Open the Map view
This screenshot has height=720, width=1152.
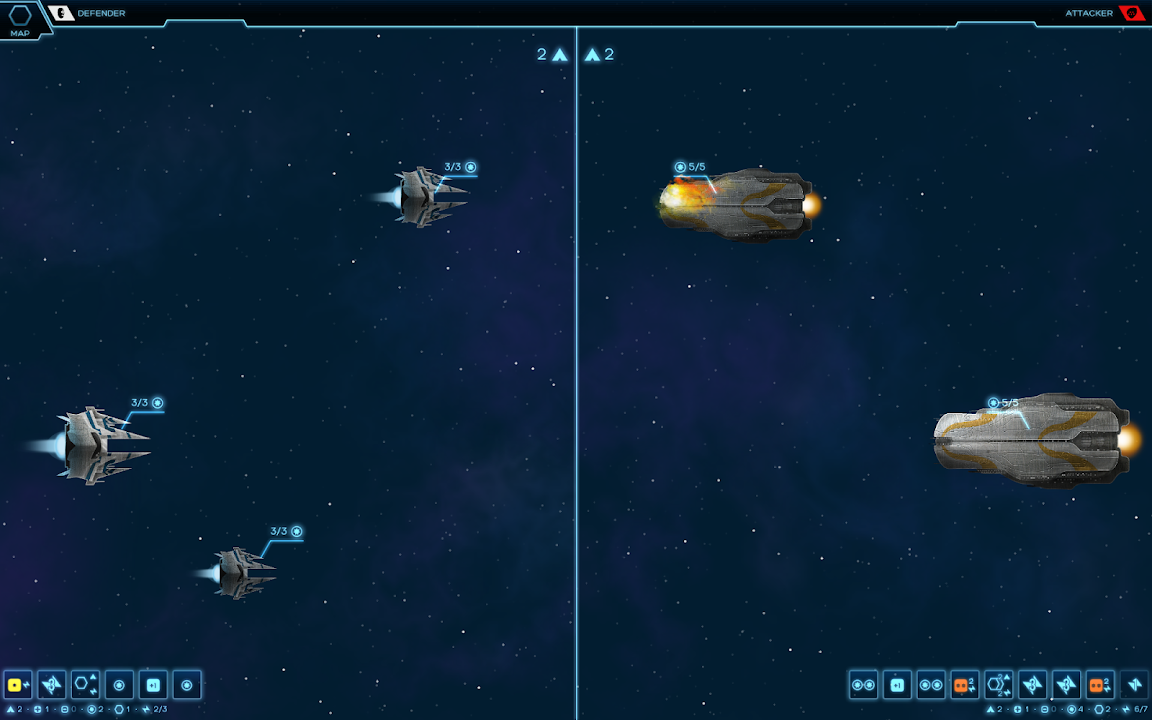pyautogui.click(x=20, y=18)
